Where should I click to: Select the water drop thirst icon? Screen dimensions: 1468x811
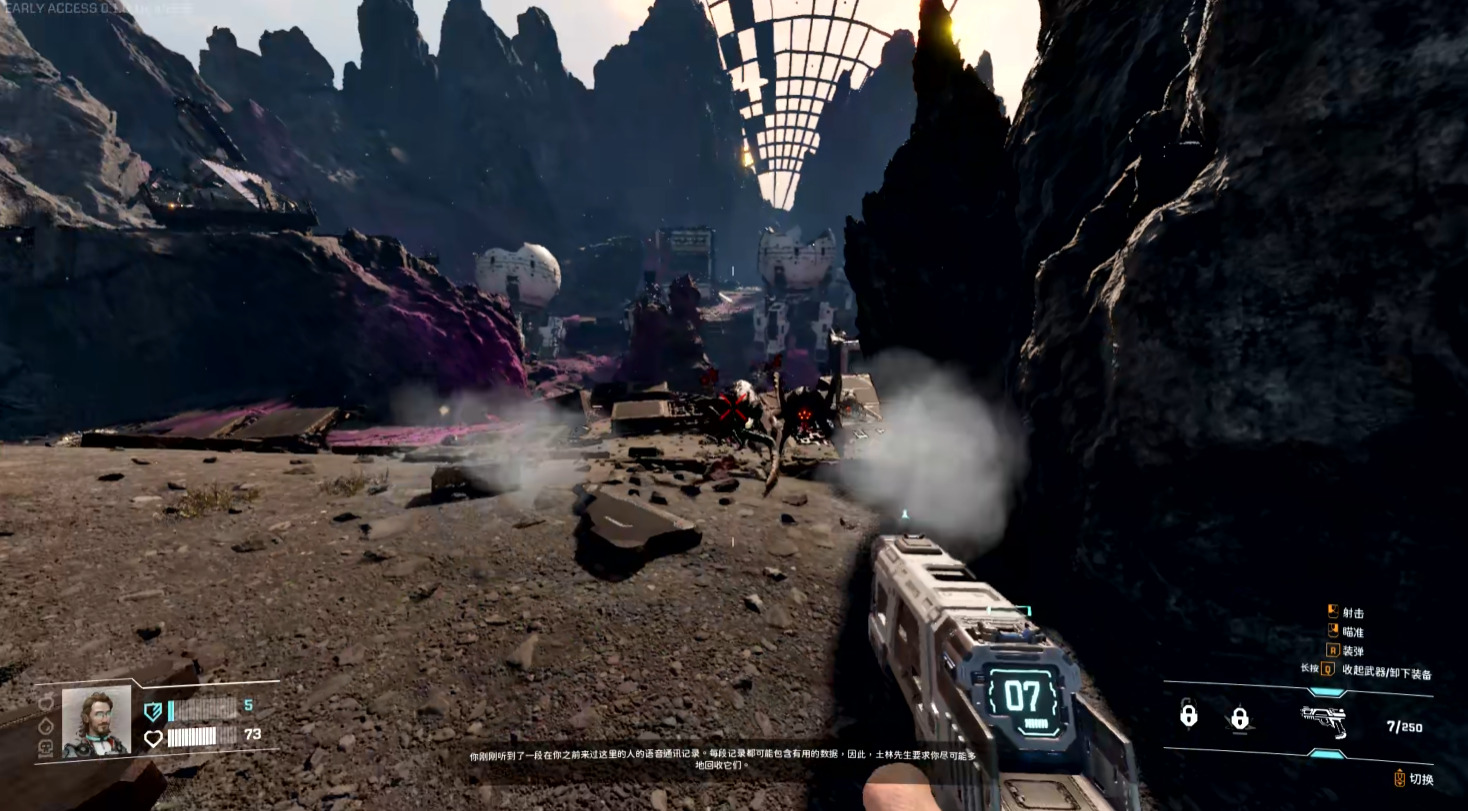click(x=46, y=725)
